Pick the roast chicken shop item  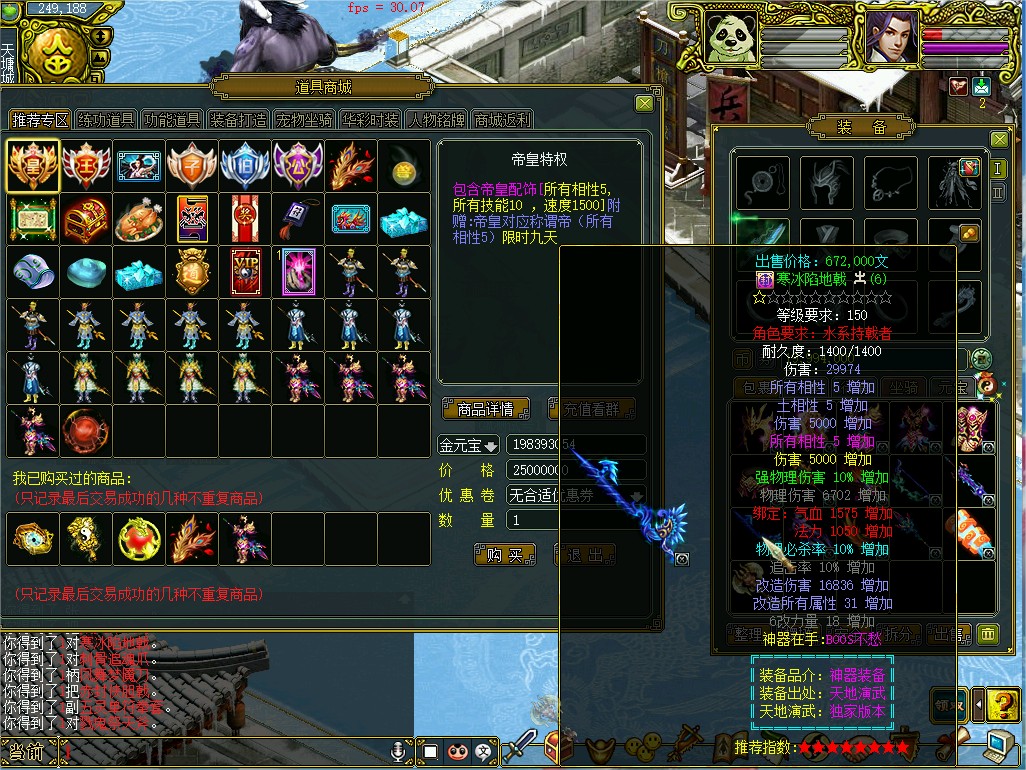139,219
